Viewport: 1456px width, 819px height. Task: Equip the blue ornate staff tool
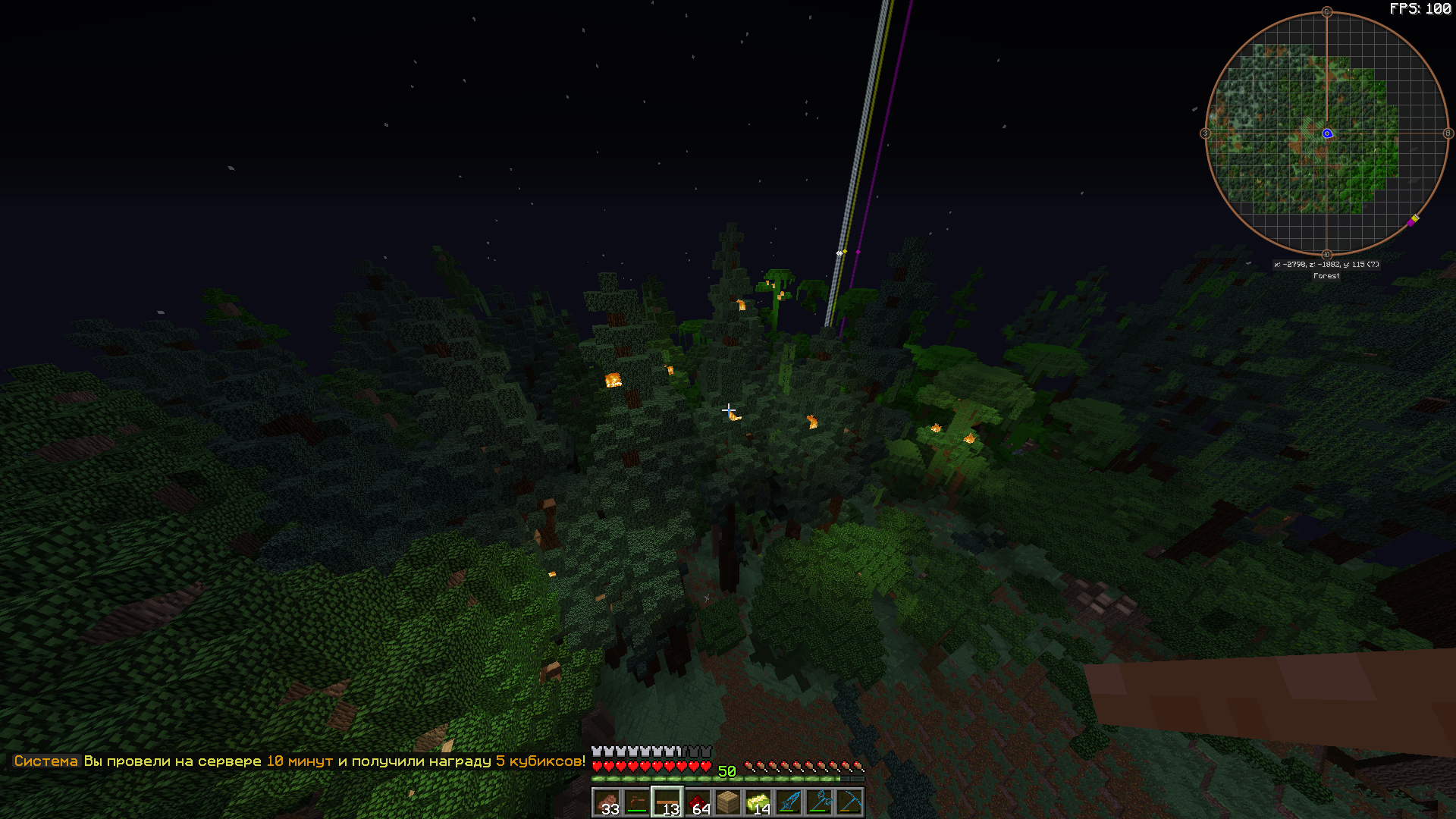click(x=819, y=802)
